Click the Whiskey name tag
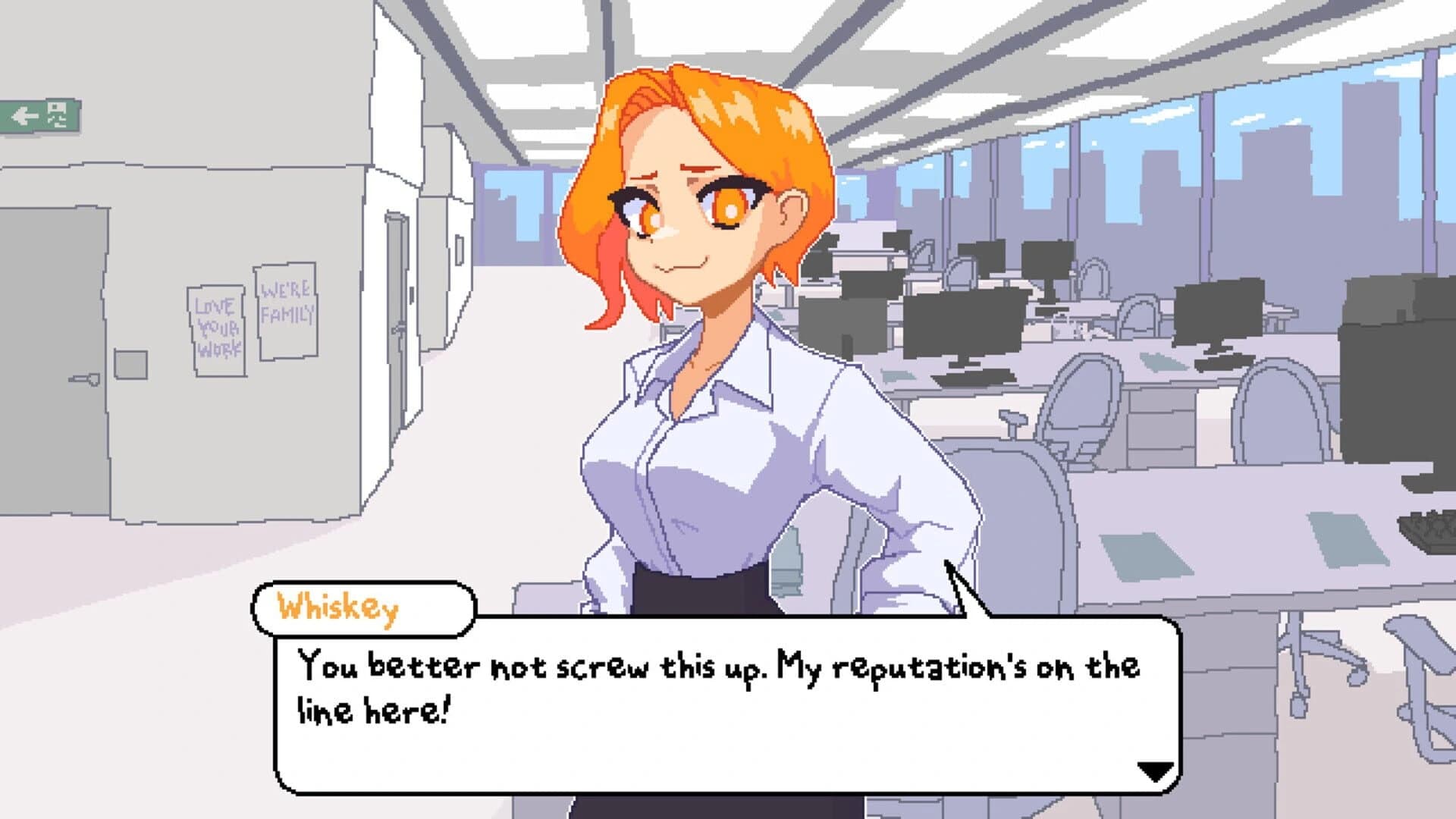1456x819 pixels. click(x=341, y=605)
